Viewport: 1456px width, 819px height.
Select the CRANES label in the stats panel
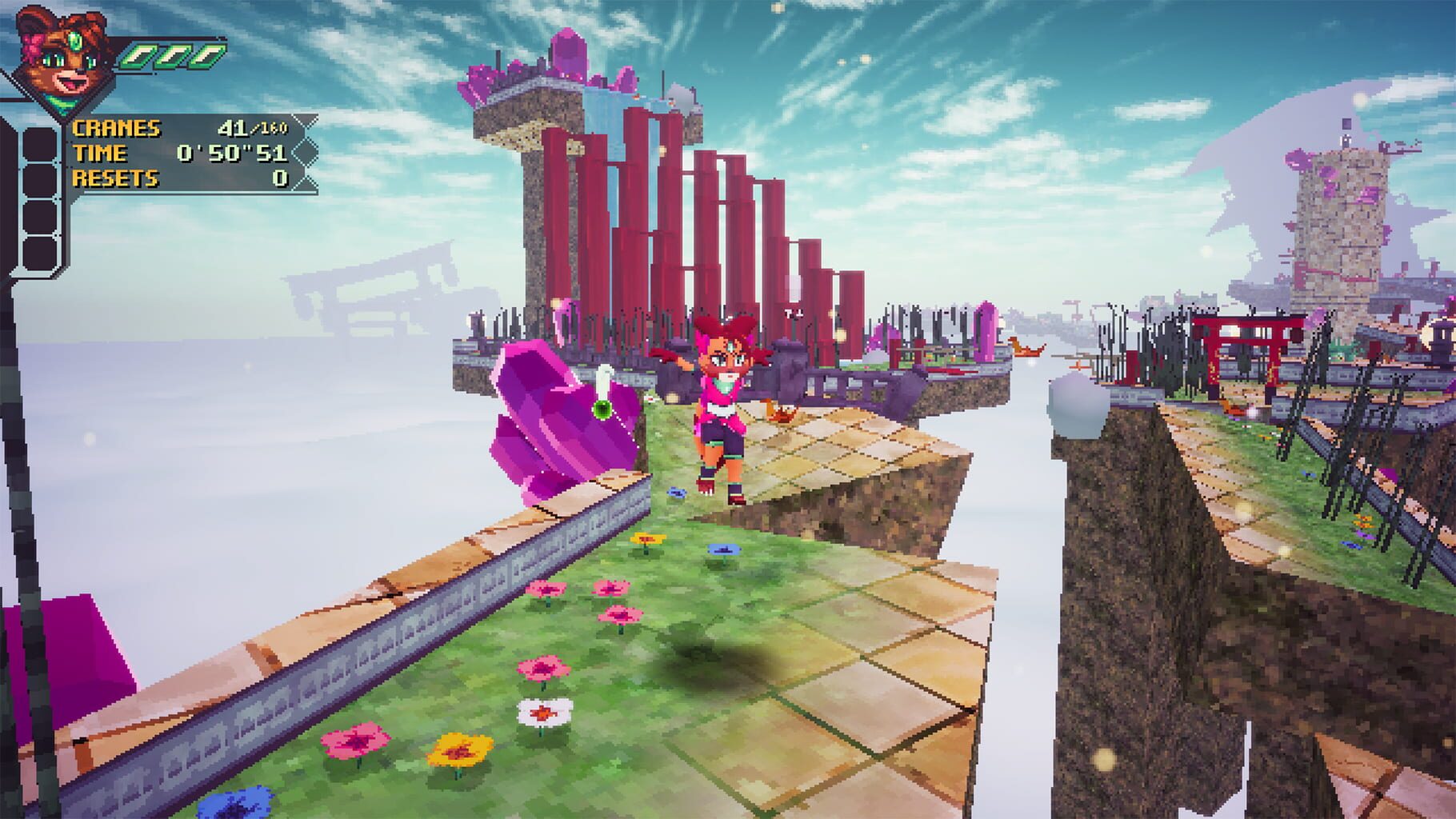(x=117, y=127)
